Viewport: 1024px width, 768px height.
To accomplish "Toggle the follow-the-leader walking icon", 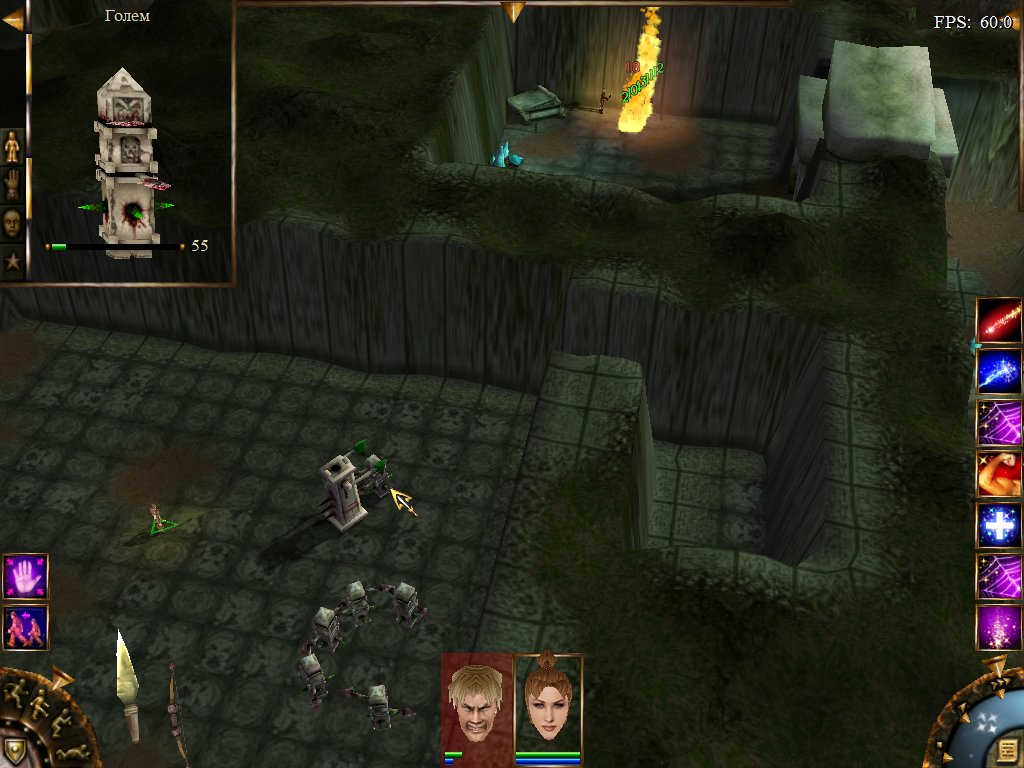I will click(25, 627).
